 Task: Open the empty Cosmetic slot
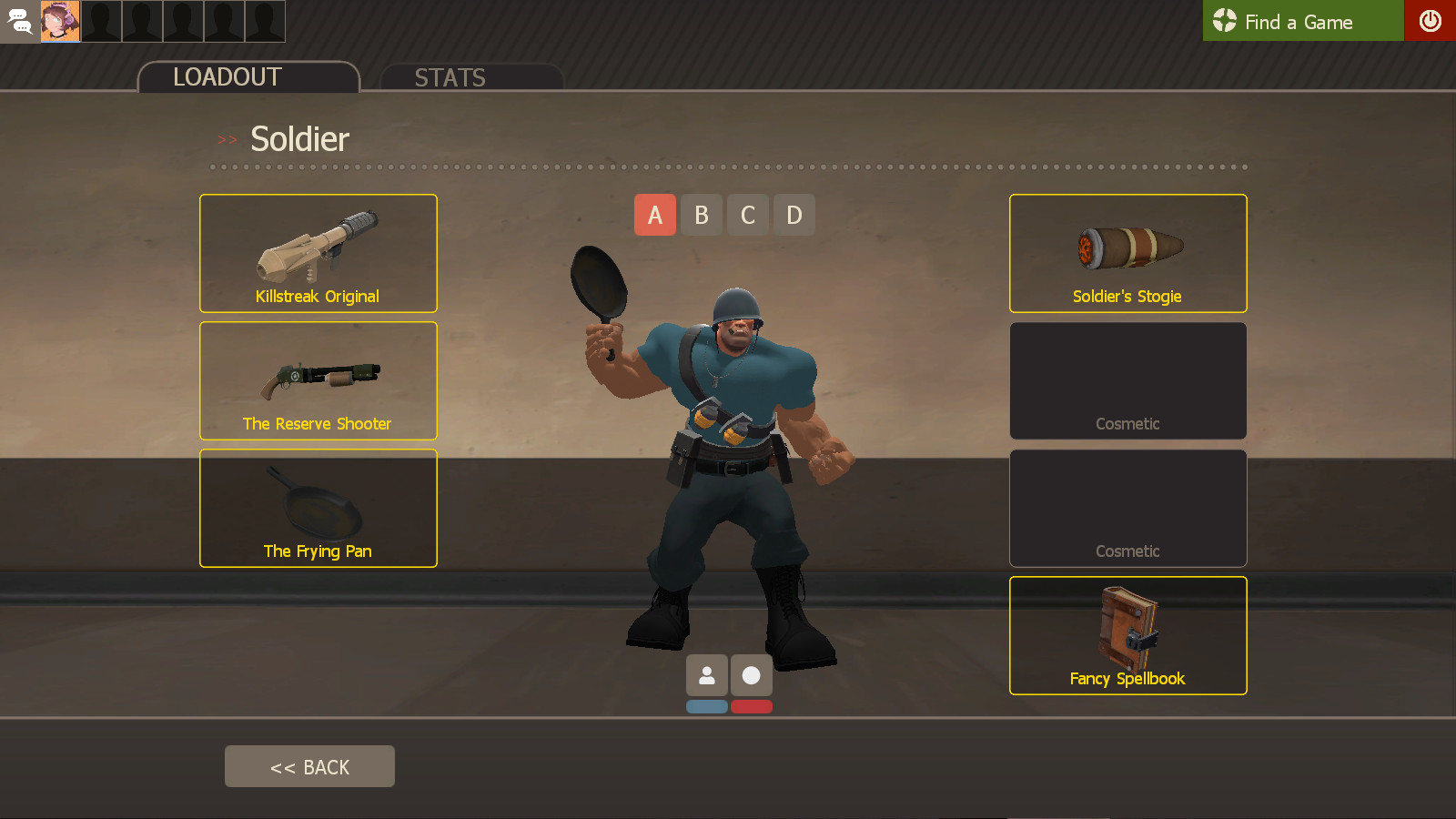(1127, 380)
